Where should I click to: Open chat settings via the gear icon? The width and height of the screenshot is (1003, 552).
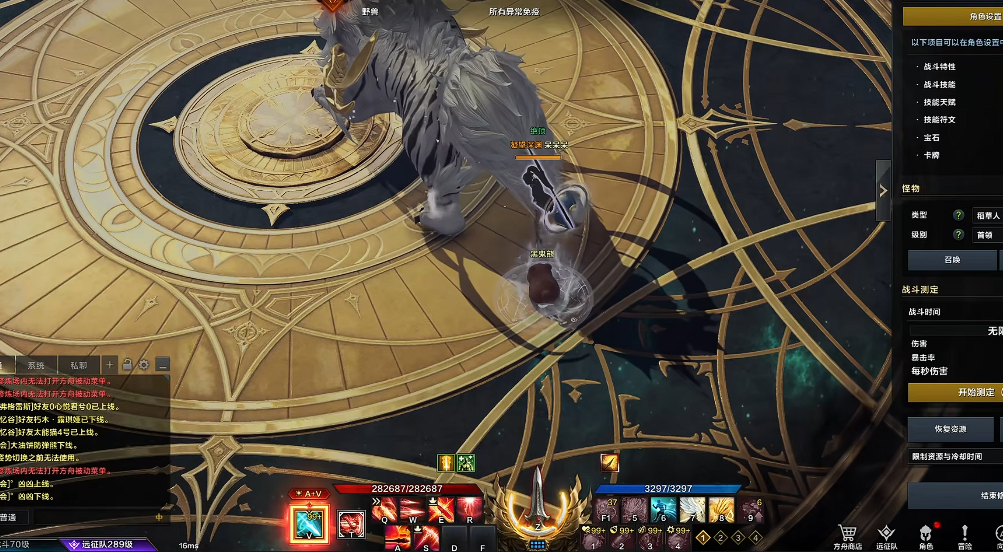click(x=144, y=365)
